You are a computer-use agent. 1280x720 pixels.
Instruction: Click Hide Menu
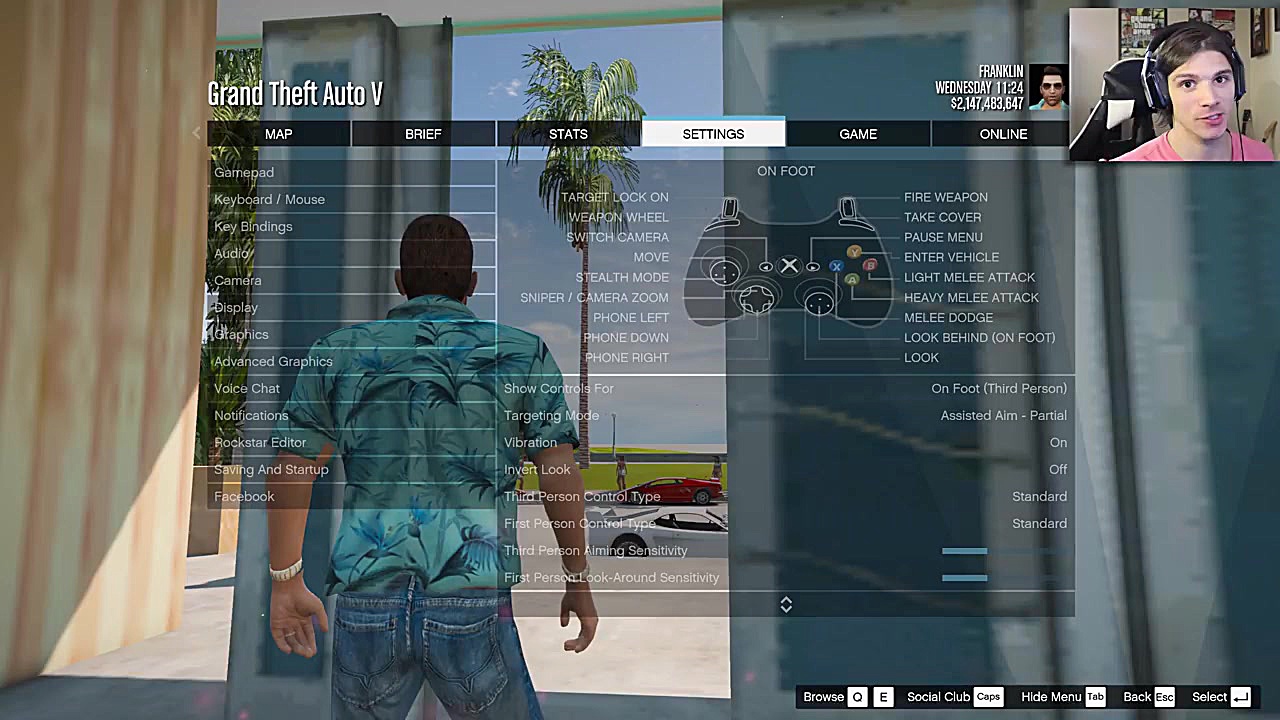pos(1050,697)
